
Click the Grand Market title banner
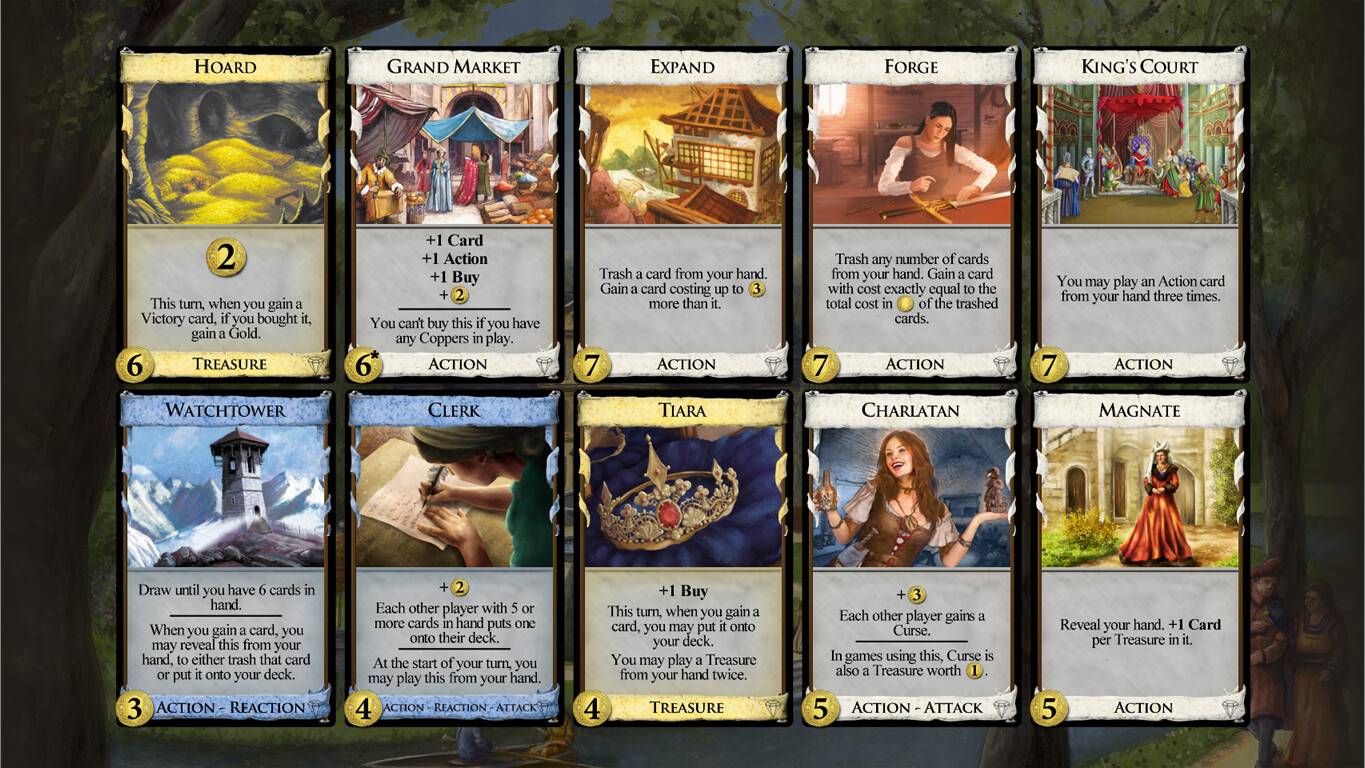tap(454, 67)
